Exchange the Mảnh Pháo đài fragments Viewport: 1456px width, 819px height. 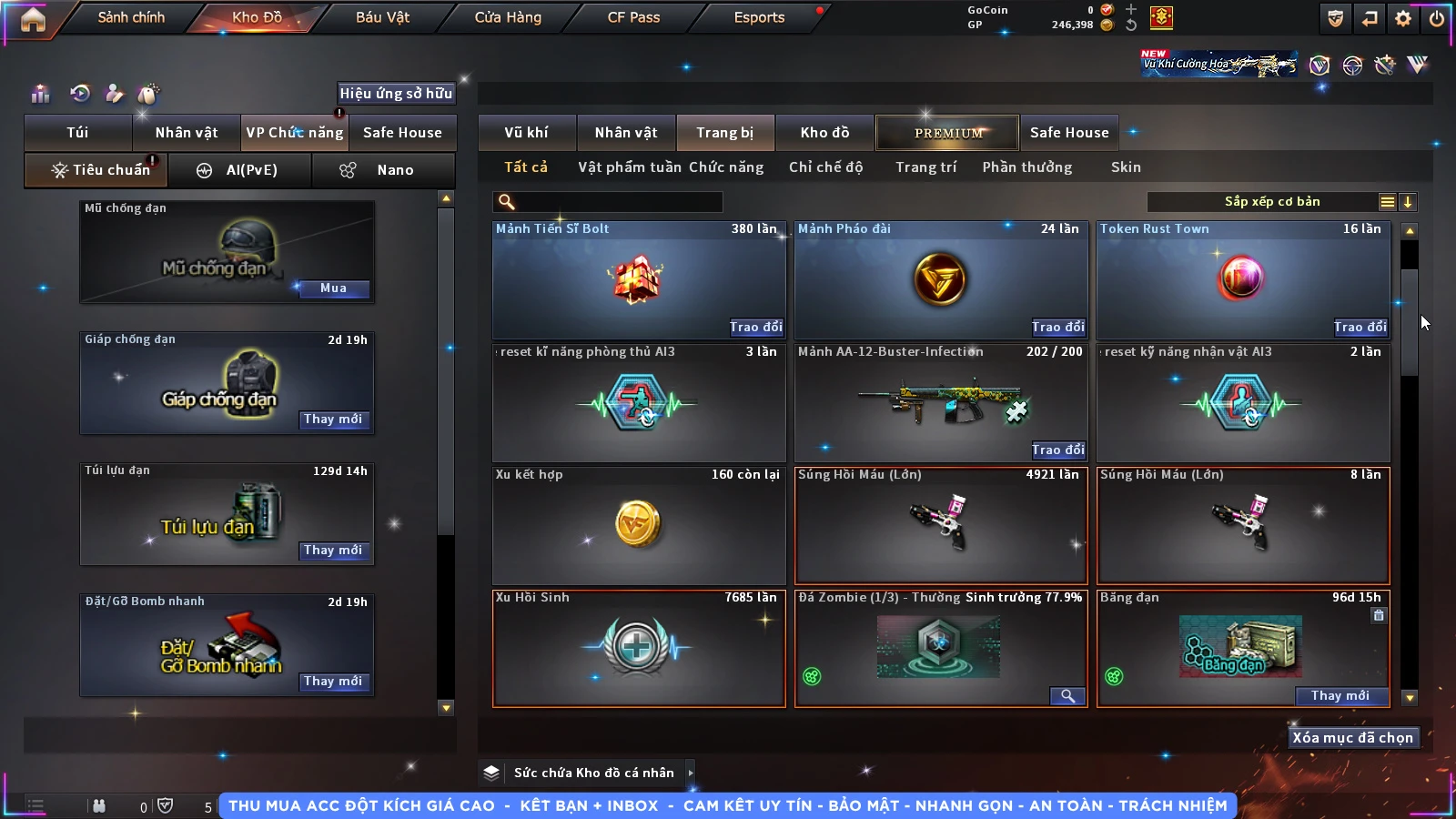1057,327
